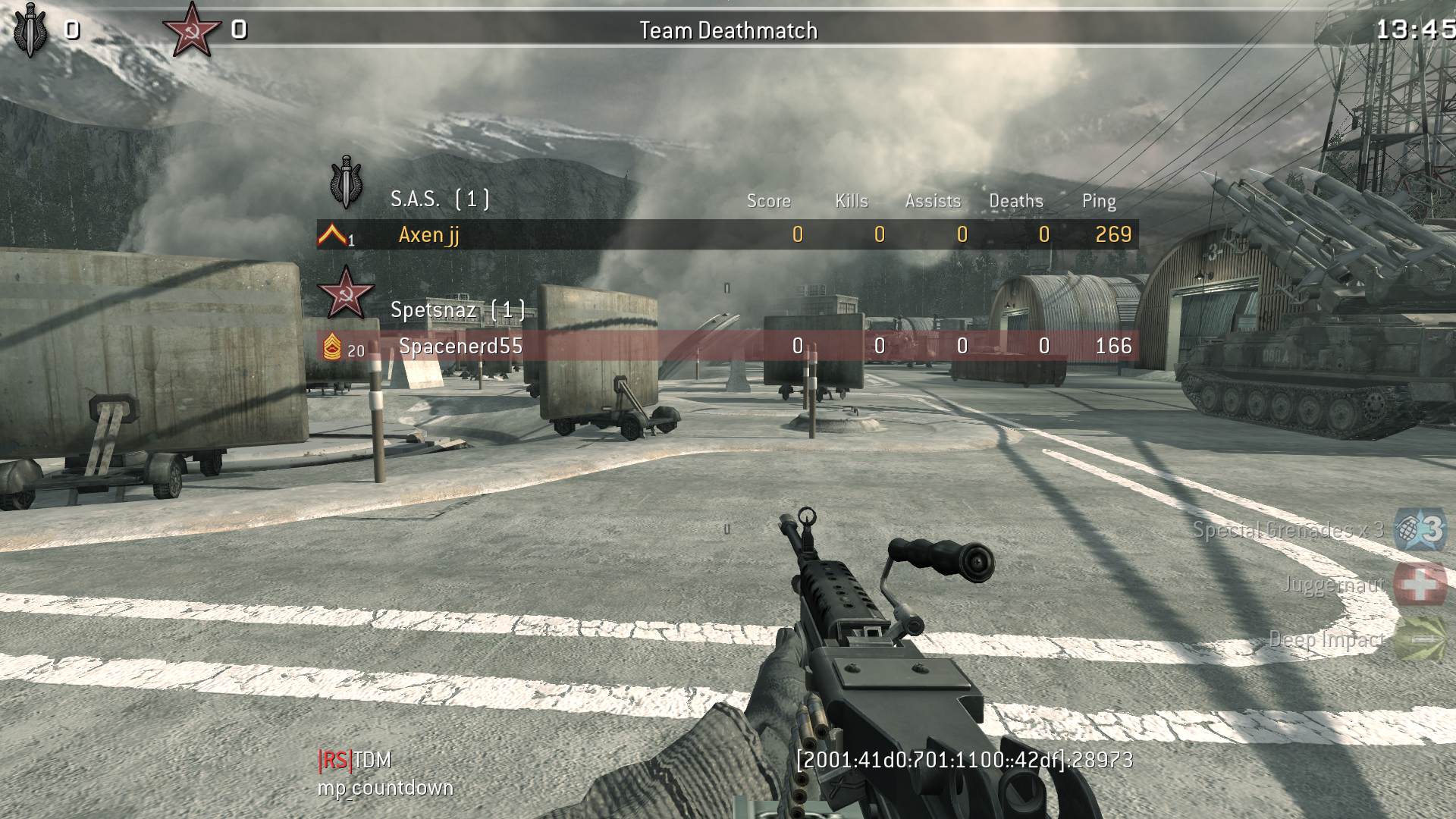Click Spacenerd55's level 20 rank badge

tap(334, 347)
